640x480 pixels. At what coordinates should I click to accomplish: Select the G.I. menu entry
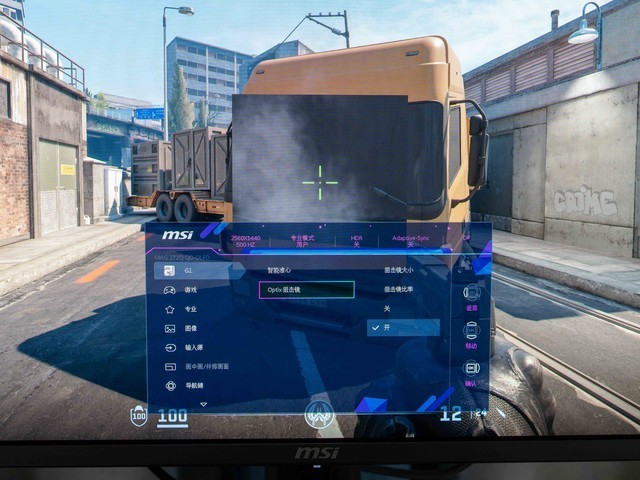tap(188, 270)
